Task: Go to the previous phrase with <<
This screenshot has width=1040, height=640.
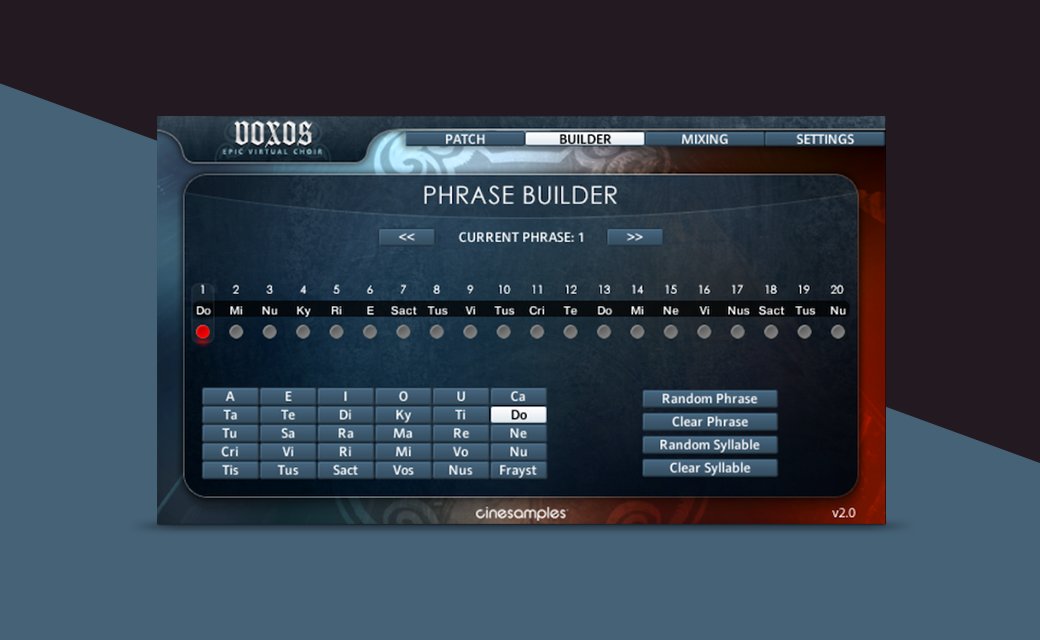Action: (x=406, y=237)
